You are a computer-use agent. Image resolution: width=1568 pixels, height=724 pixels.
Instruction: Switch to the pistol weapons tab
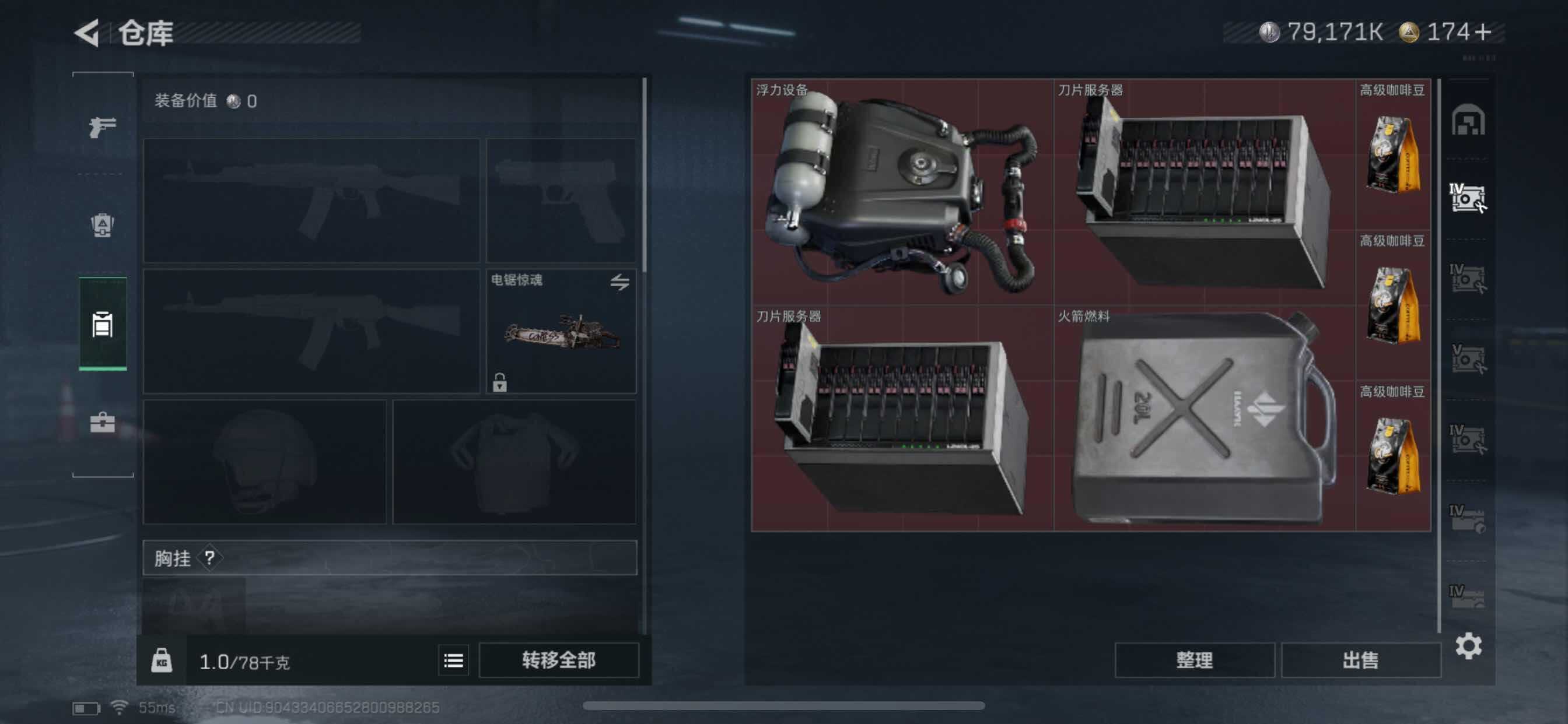tap(102, 126)
